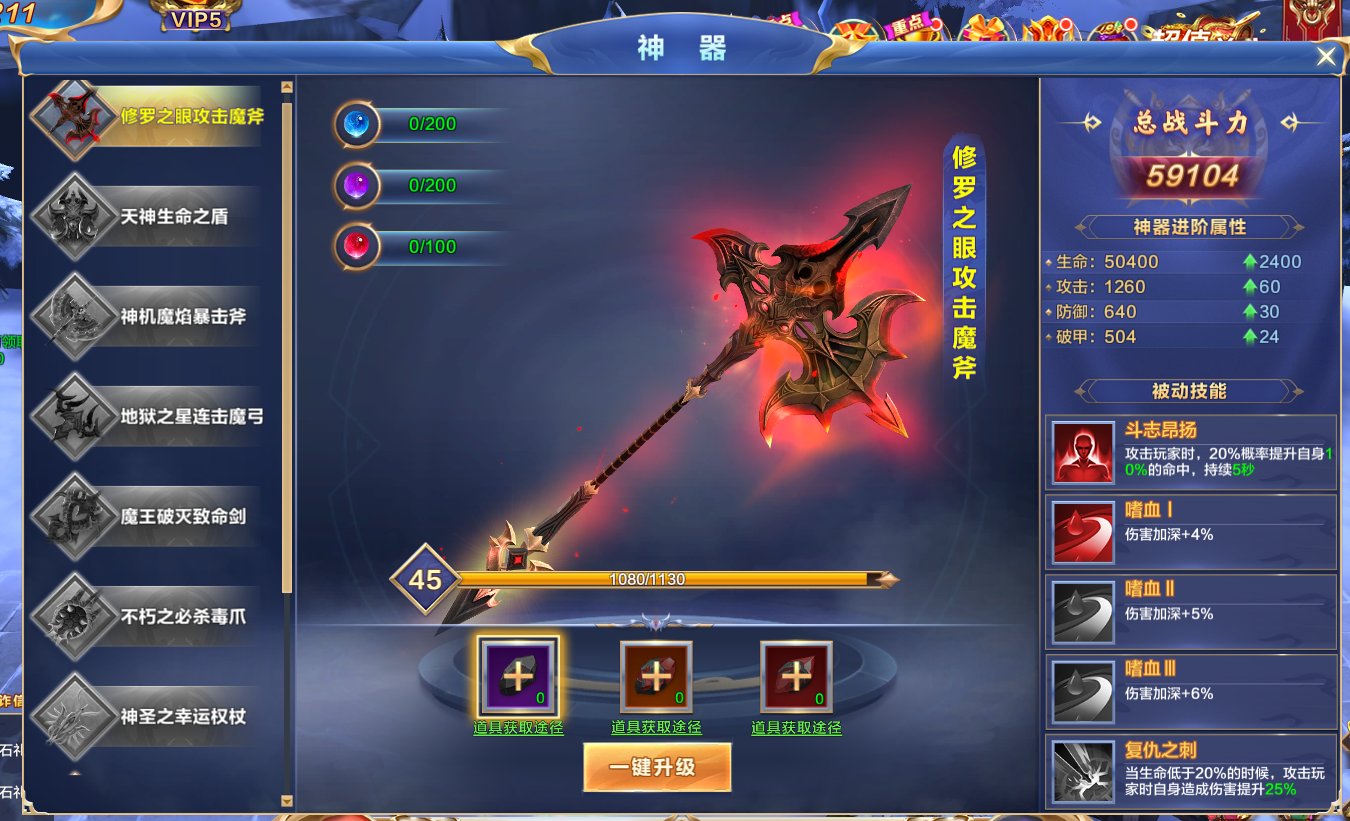Click the 一键升级 upgrade button
Image resolution: width=1350 pixels, height=821 pixels.
click(657, 767)
